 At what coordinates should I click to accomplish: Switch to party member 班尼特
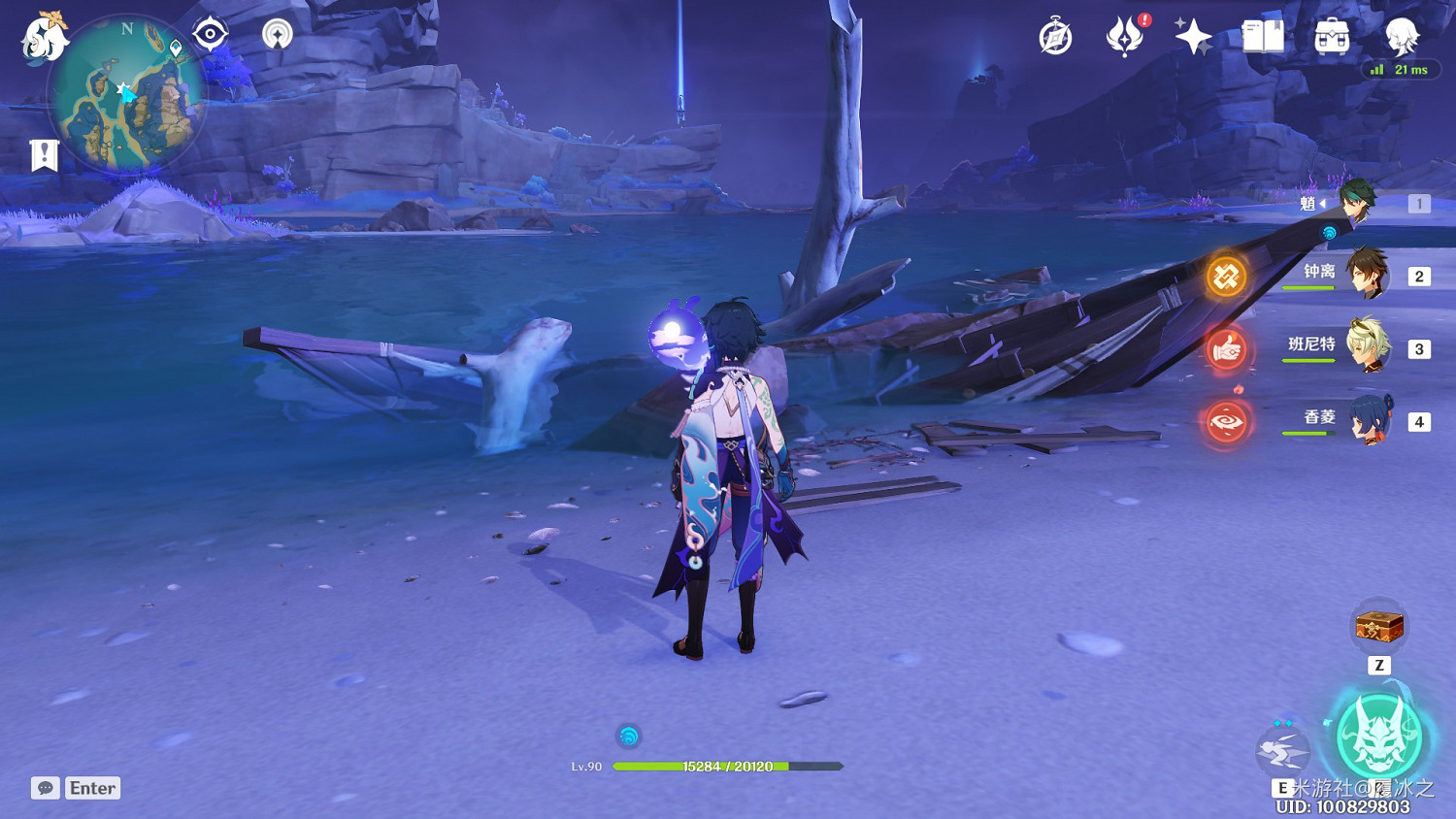tap(1368, 346)
